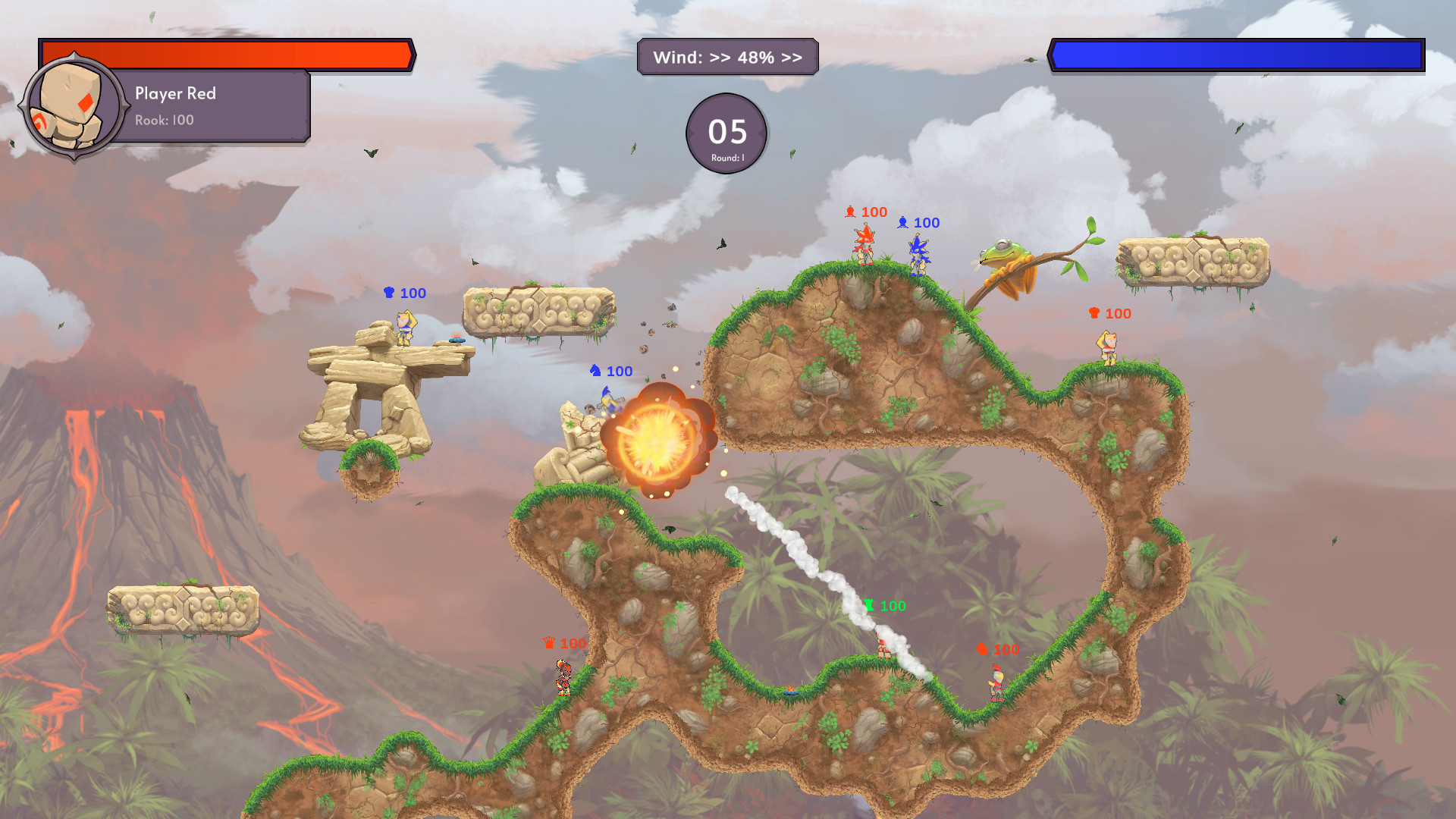Click the blue bishop icon near the frog
This screenshot has width=1456, height=819.
point(902,222)
